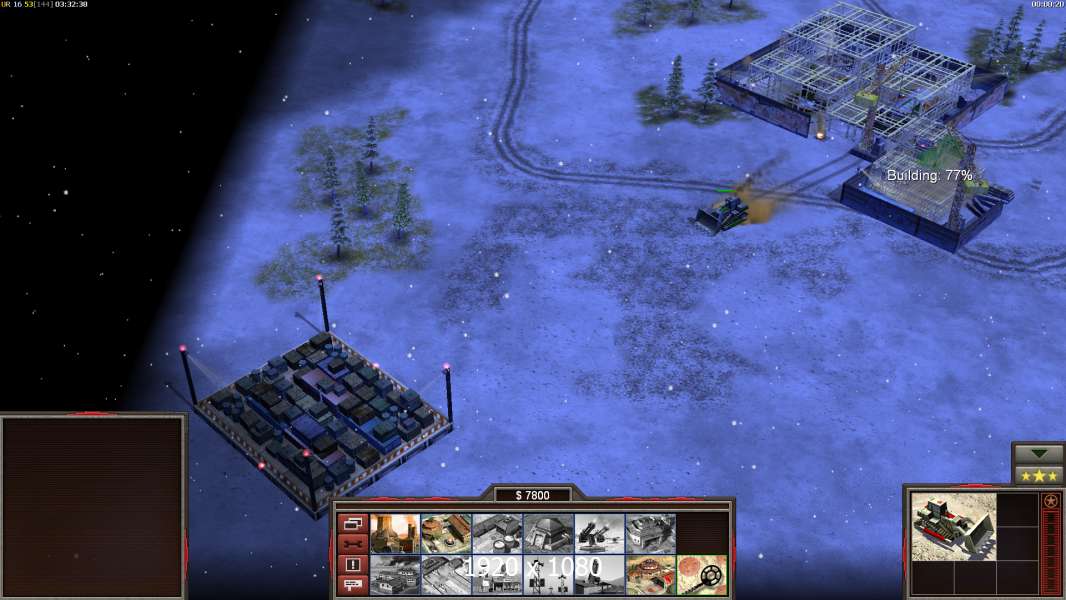This screenshot has width=1066, height=600.
Task: Click the exclamation mark beacon button
Action: pyautogui.click(x=352, y=565)
